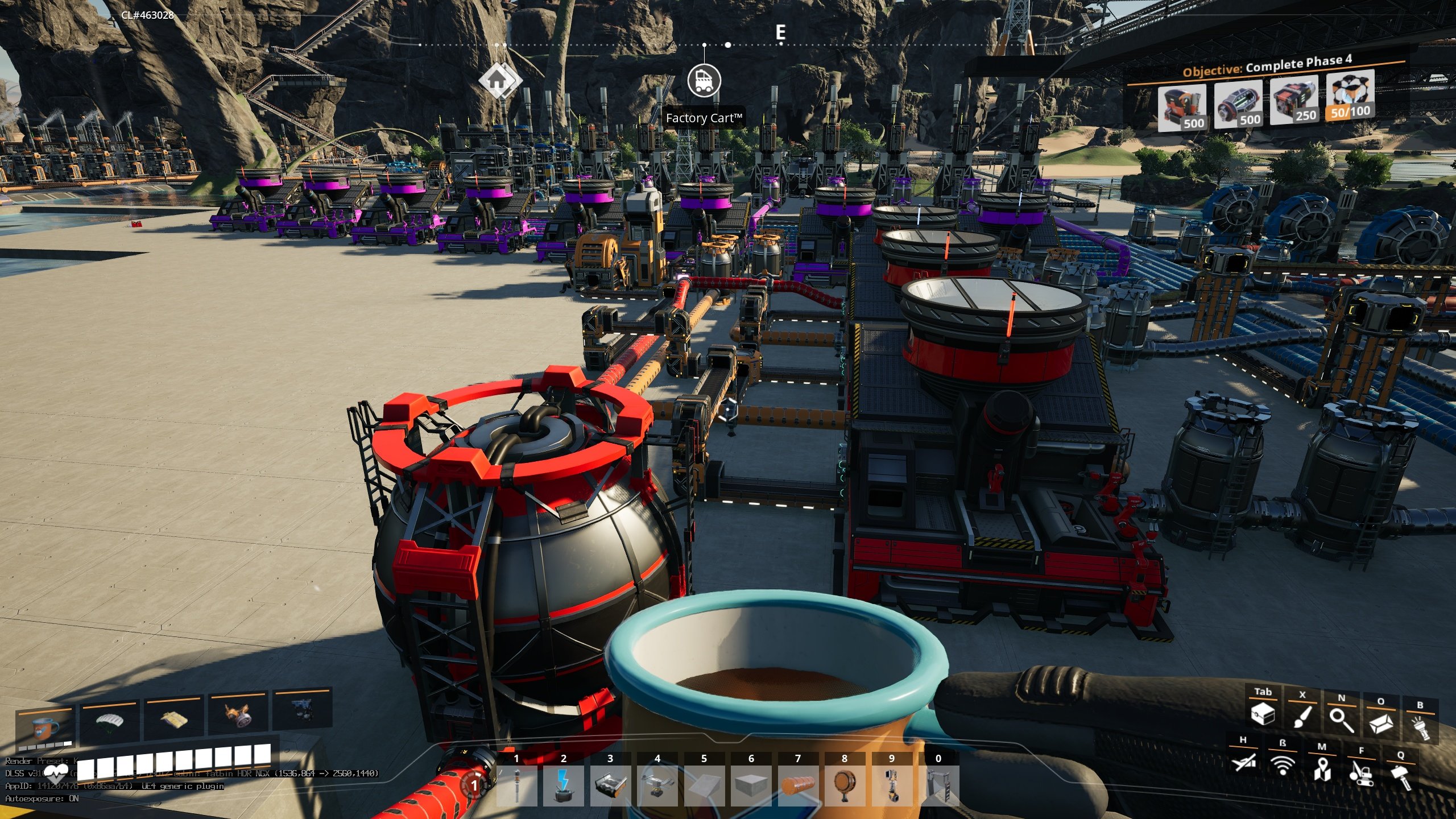The image size is (1456, 819).
Task: Open the search magnifier icon near N
Action: [x=1342, y=721]
